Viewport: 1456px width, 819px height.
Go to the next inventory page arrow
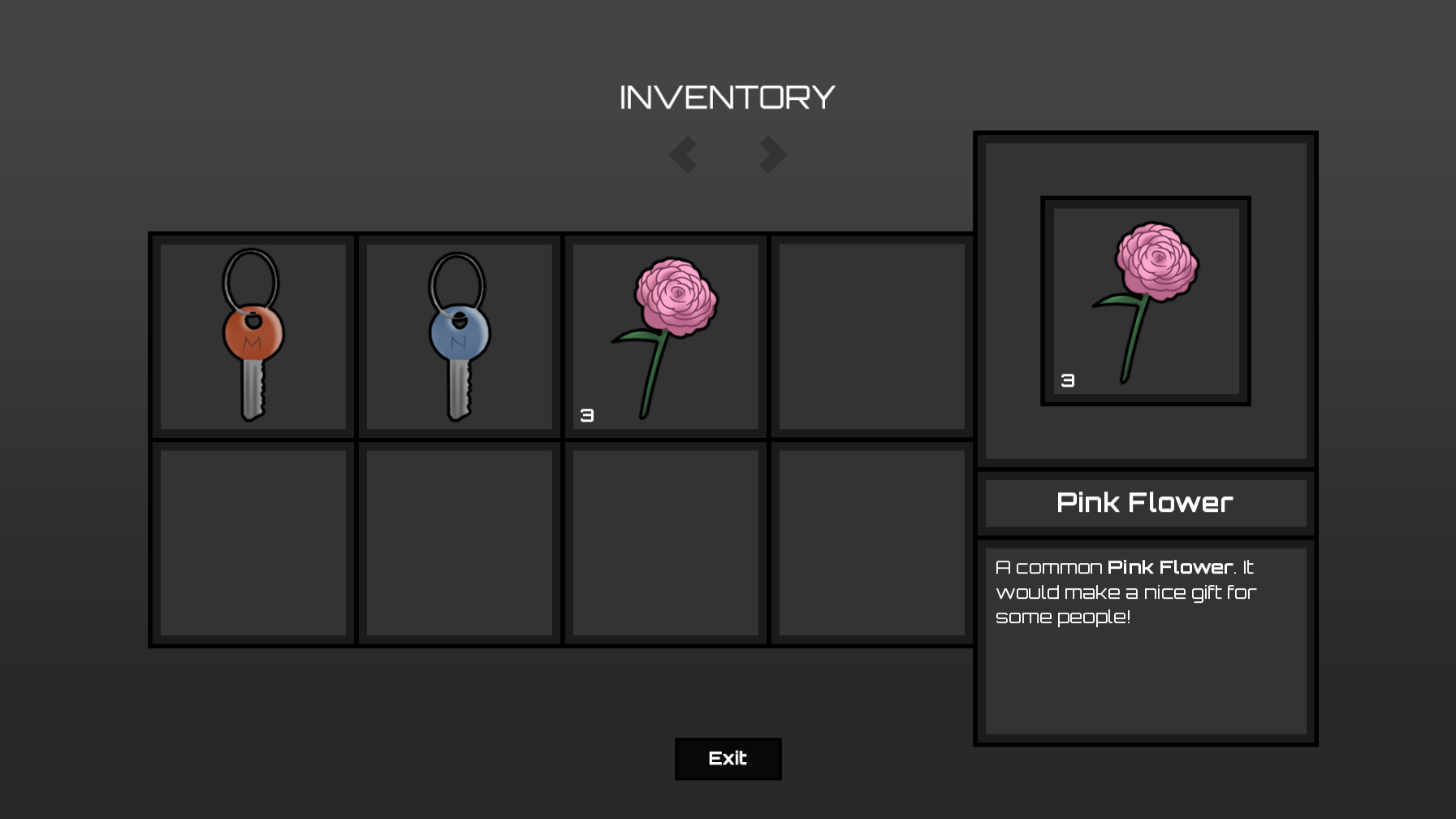tap(772, 154)
